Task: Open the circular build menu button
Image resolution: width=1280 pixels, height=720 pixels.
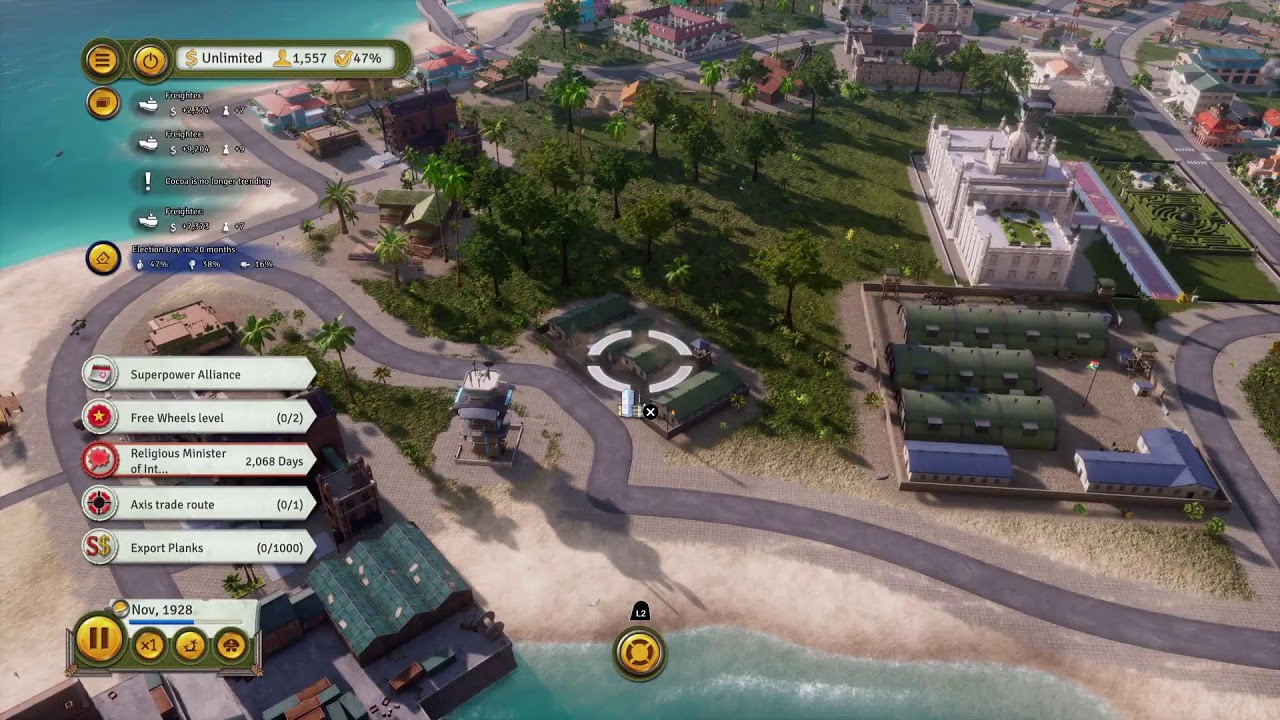Action: coord(640,653)
